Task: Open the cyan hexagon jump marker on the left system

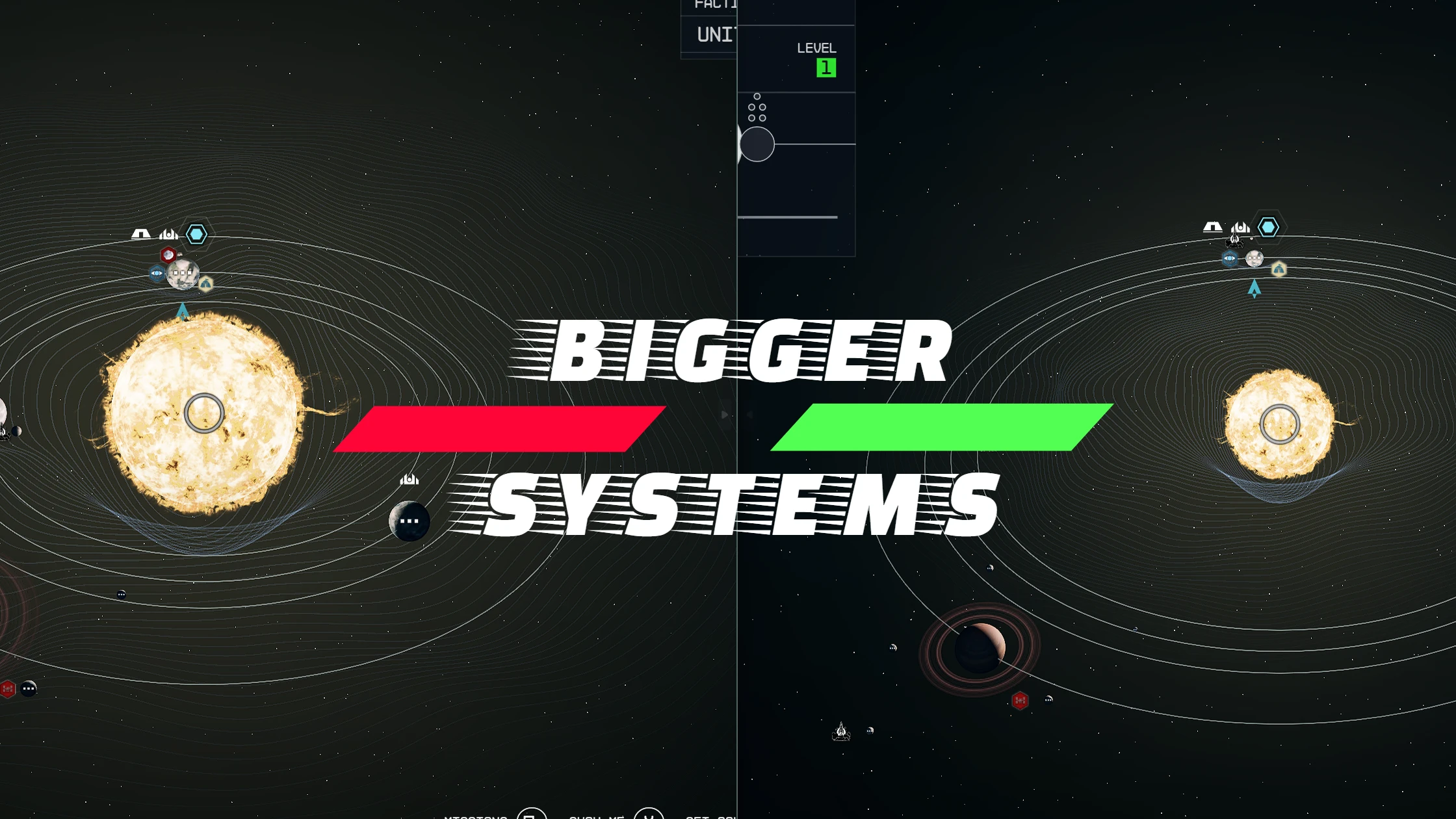Action: pyautogui.click(x=196, y=233)
